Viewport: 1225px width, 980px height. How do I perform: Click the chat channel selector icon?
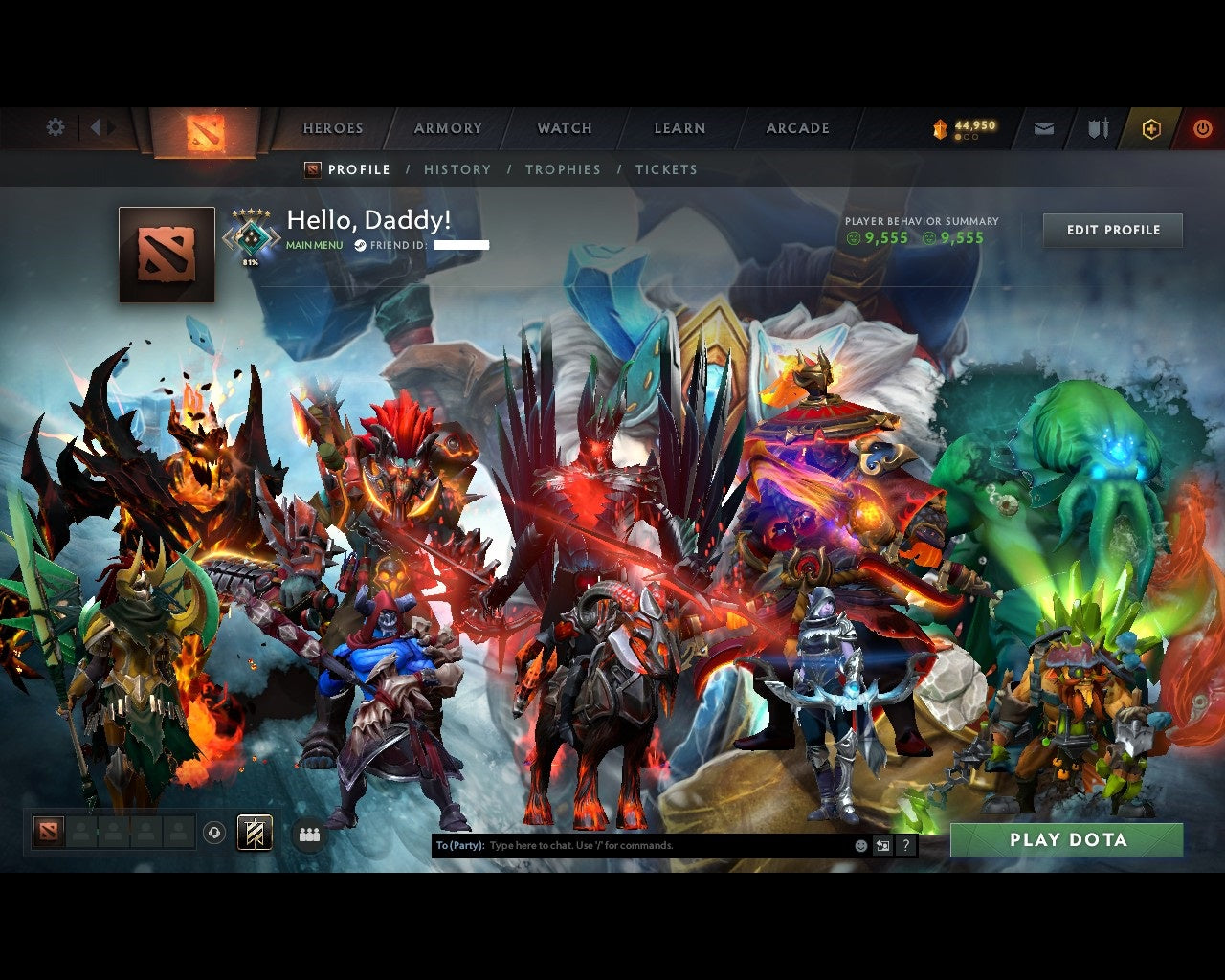tap(882, 846)
